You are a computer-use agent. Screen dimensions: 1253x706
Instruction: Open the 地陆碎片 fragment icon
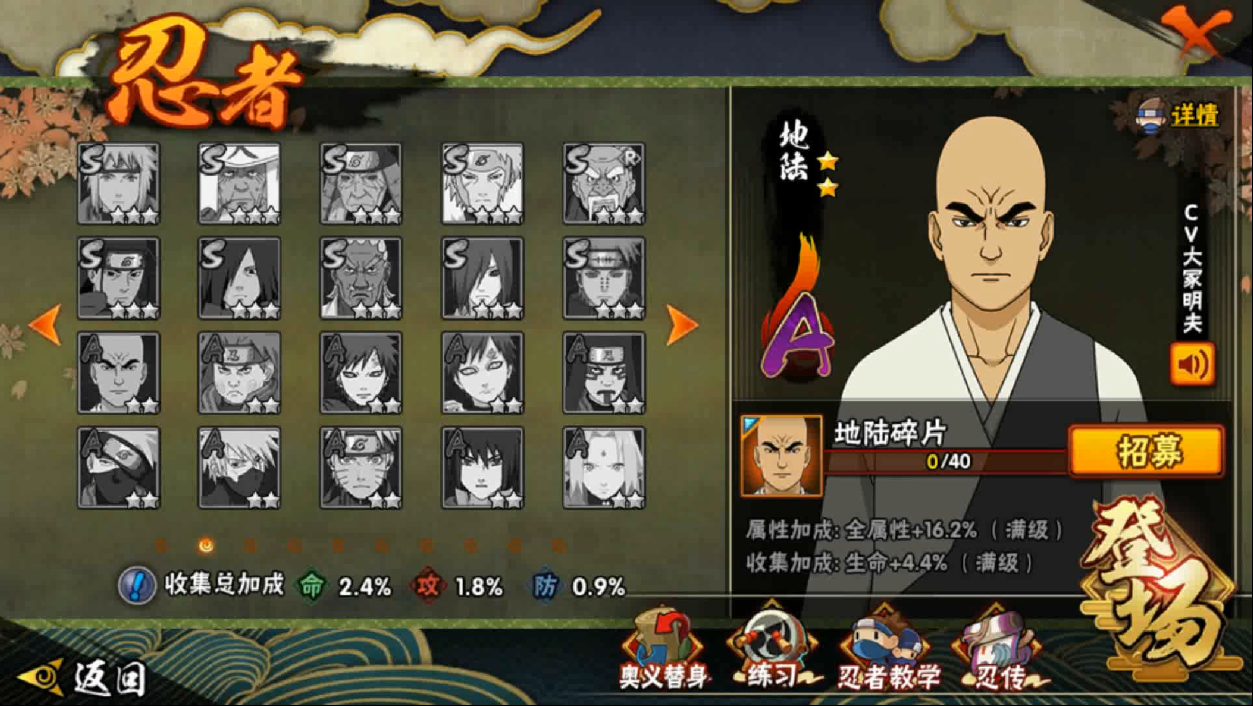(781, 456)
